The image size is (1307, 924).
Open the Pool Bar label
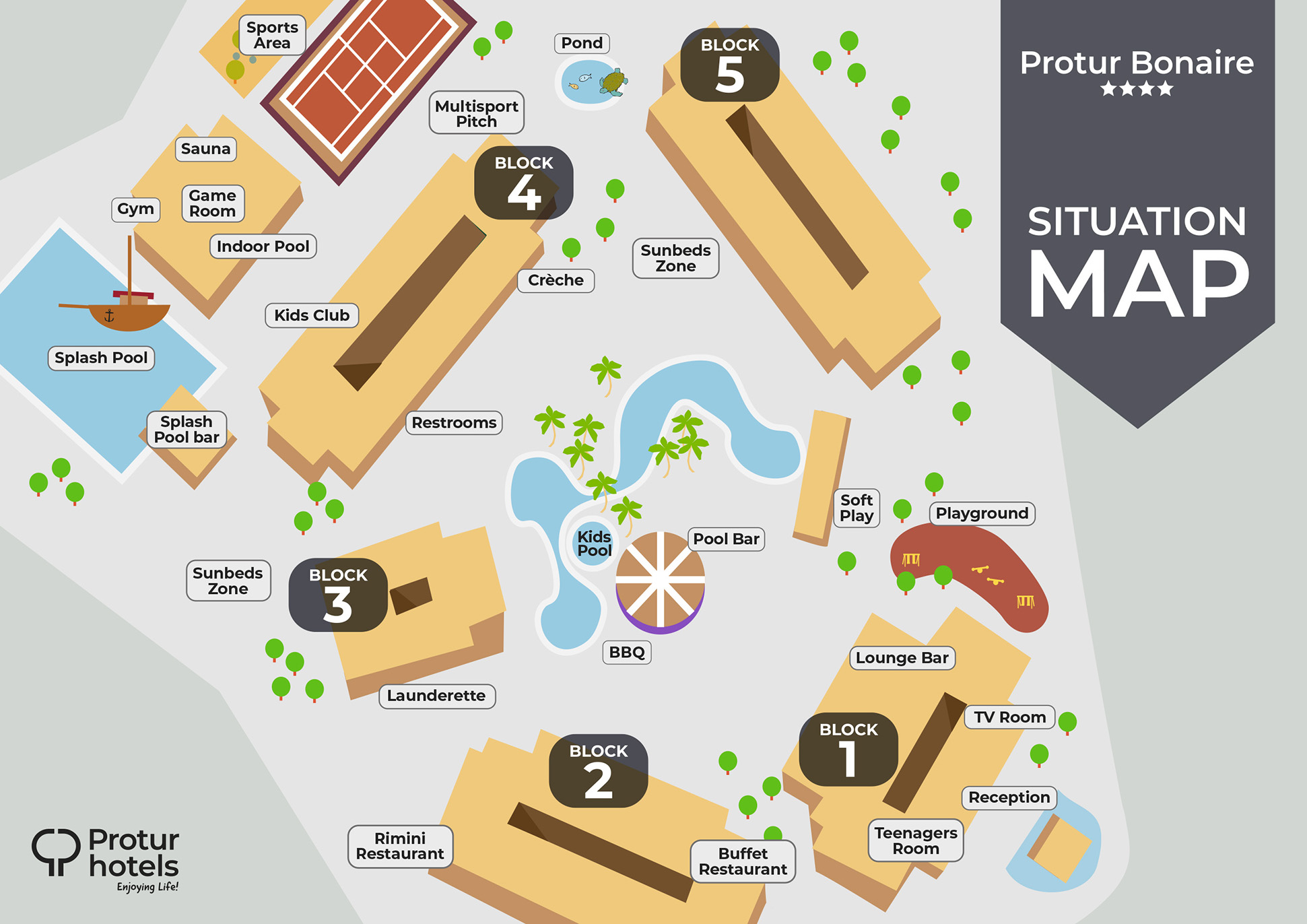[x=726, y=539]
